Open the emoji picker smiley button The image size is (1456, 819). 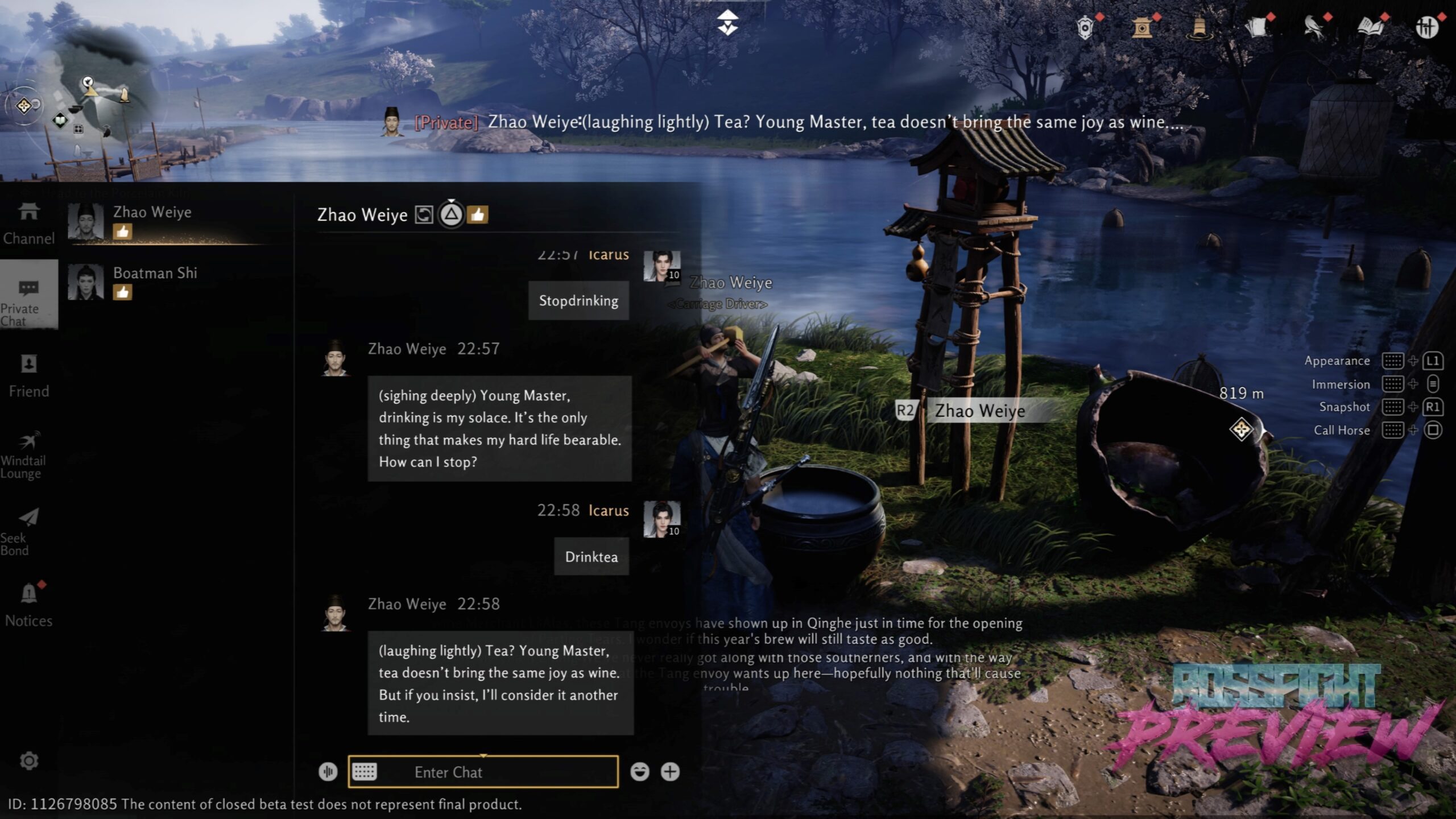click(x=640, y=772)
